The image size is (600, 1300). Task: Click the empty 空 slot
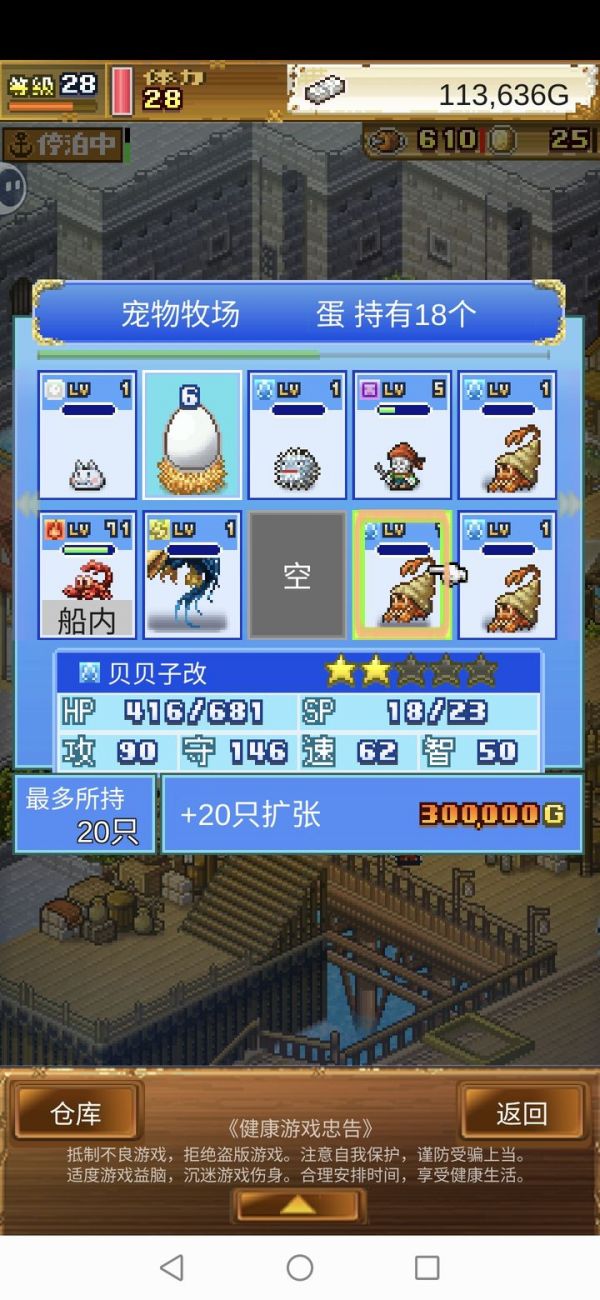pyautogui.click(x=297, y=575)
